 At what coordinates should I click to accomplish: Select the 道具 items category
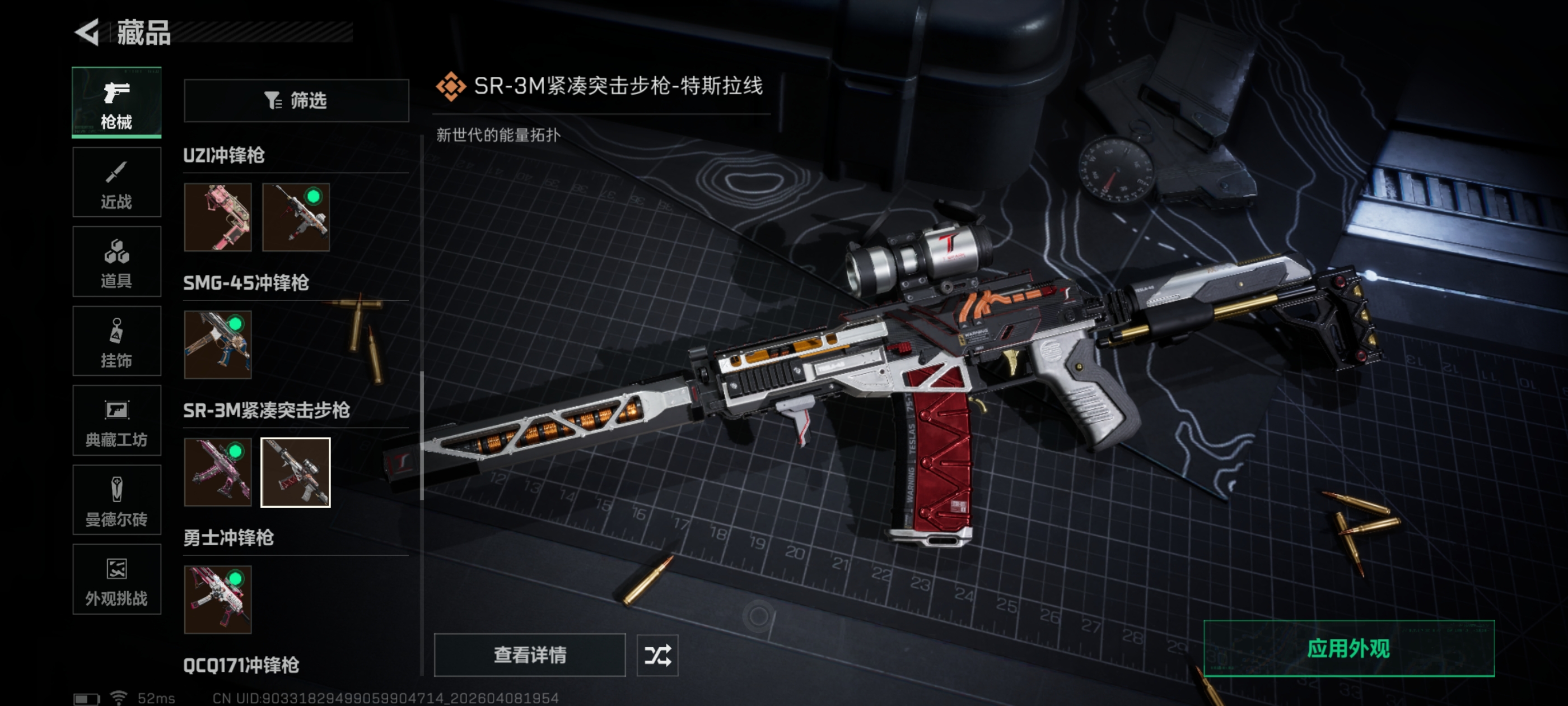(x=116, y=261)
